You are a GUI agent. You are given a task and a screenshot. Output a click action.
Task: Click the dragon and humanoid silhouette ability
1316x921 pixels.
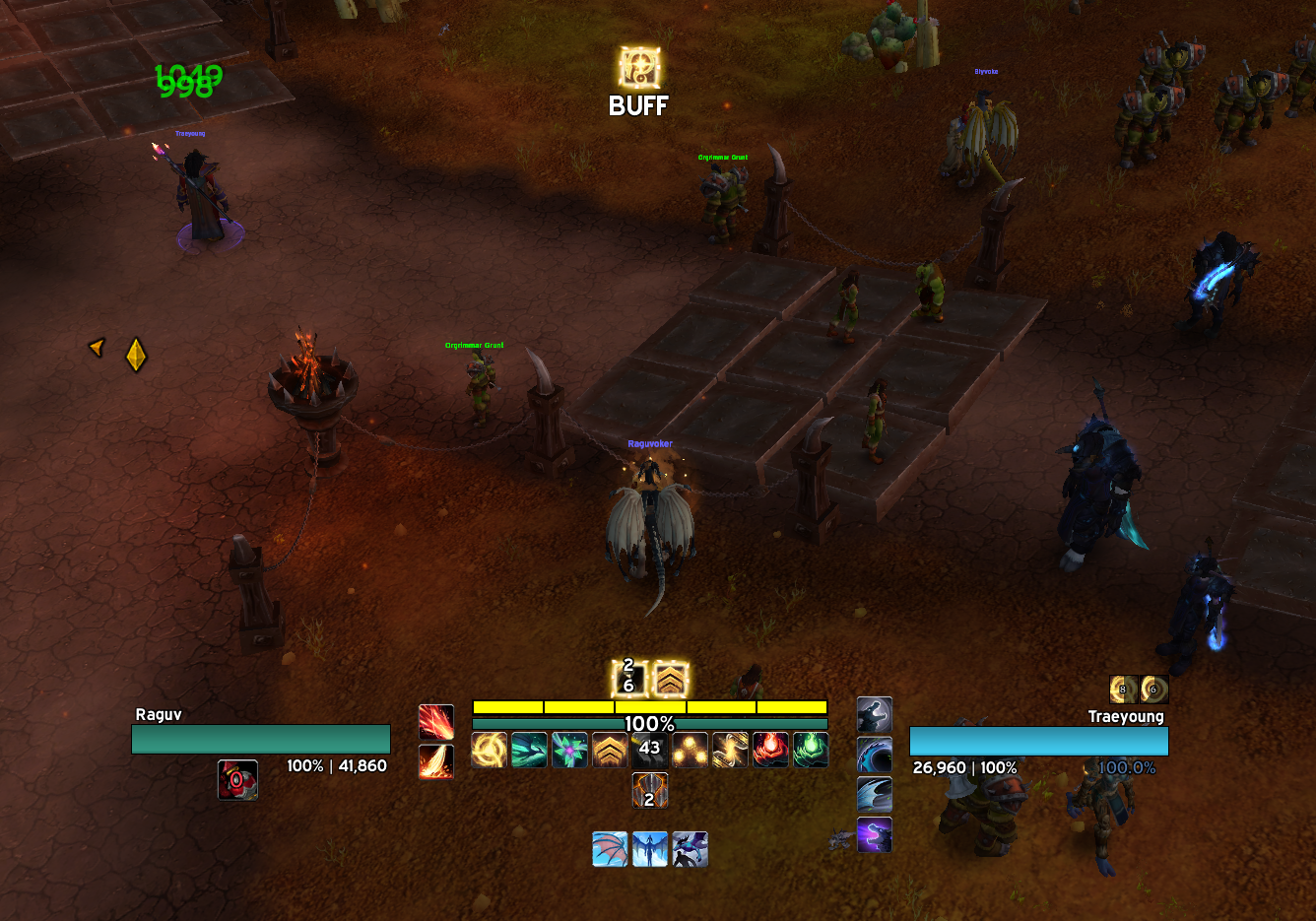(690, 849)
